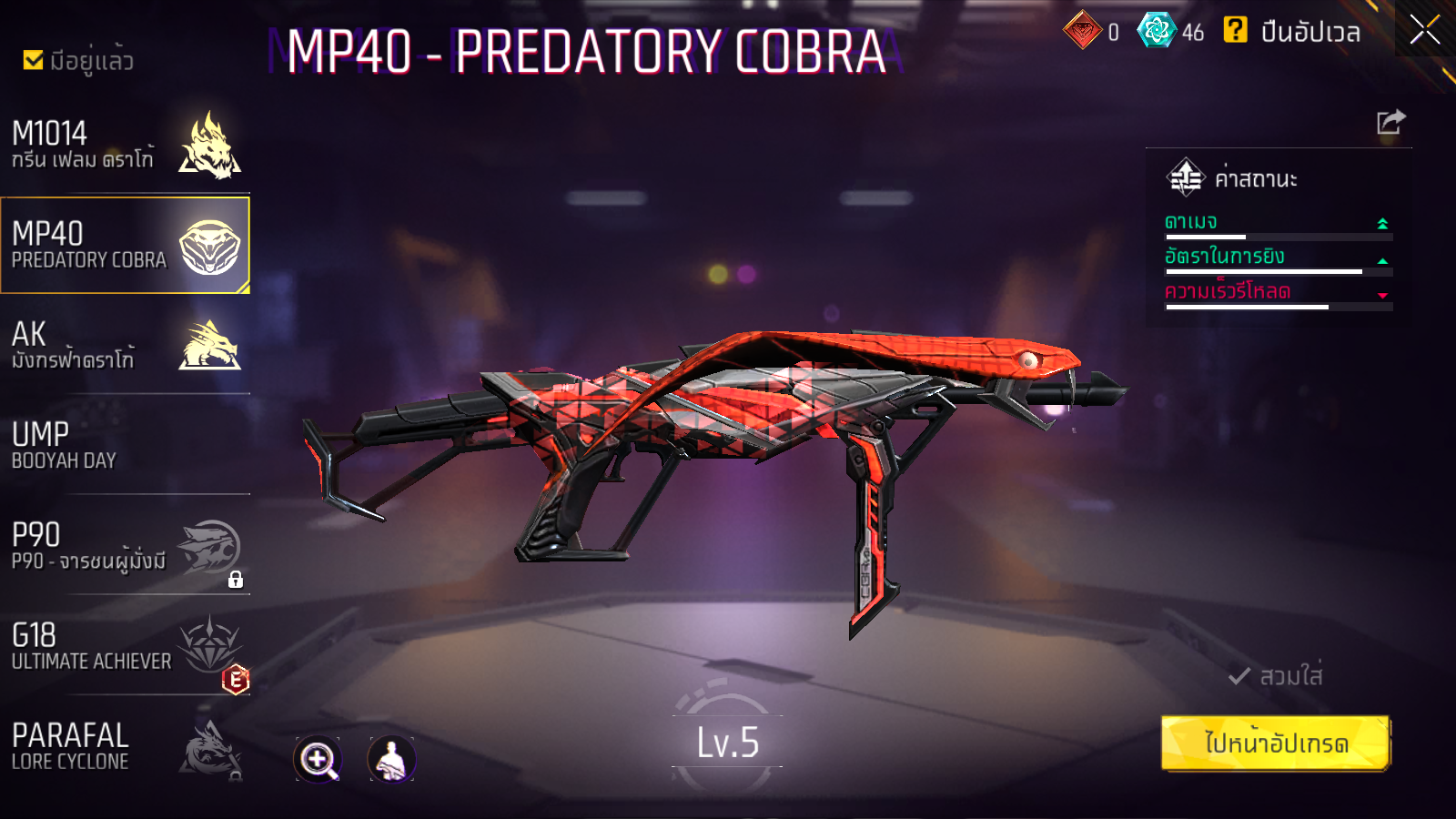Open the G18 Ultimate Achiever skin
The image size is (1456, 819).
click(126, 647)
